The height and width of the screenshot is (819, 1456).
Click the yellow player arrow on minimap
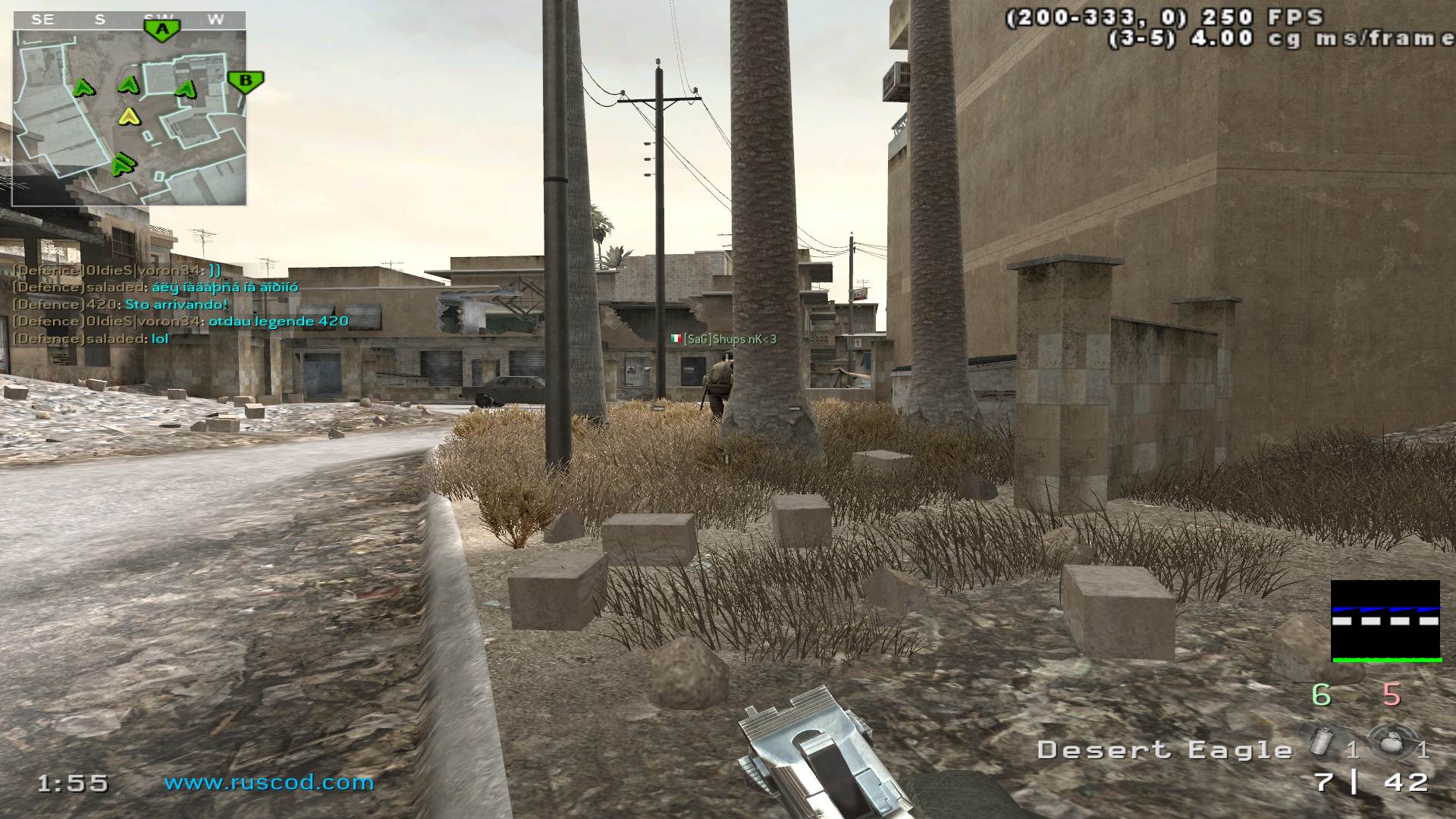point(130,117)
